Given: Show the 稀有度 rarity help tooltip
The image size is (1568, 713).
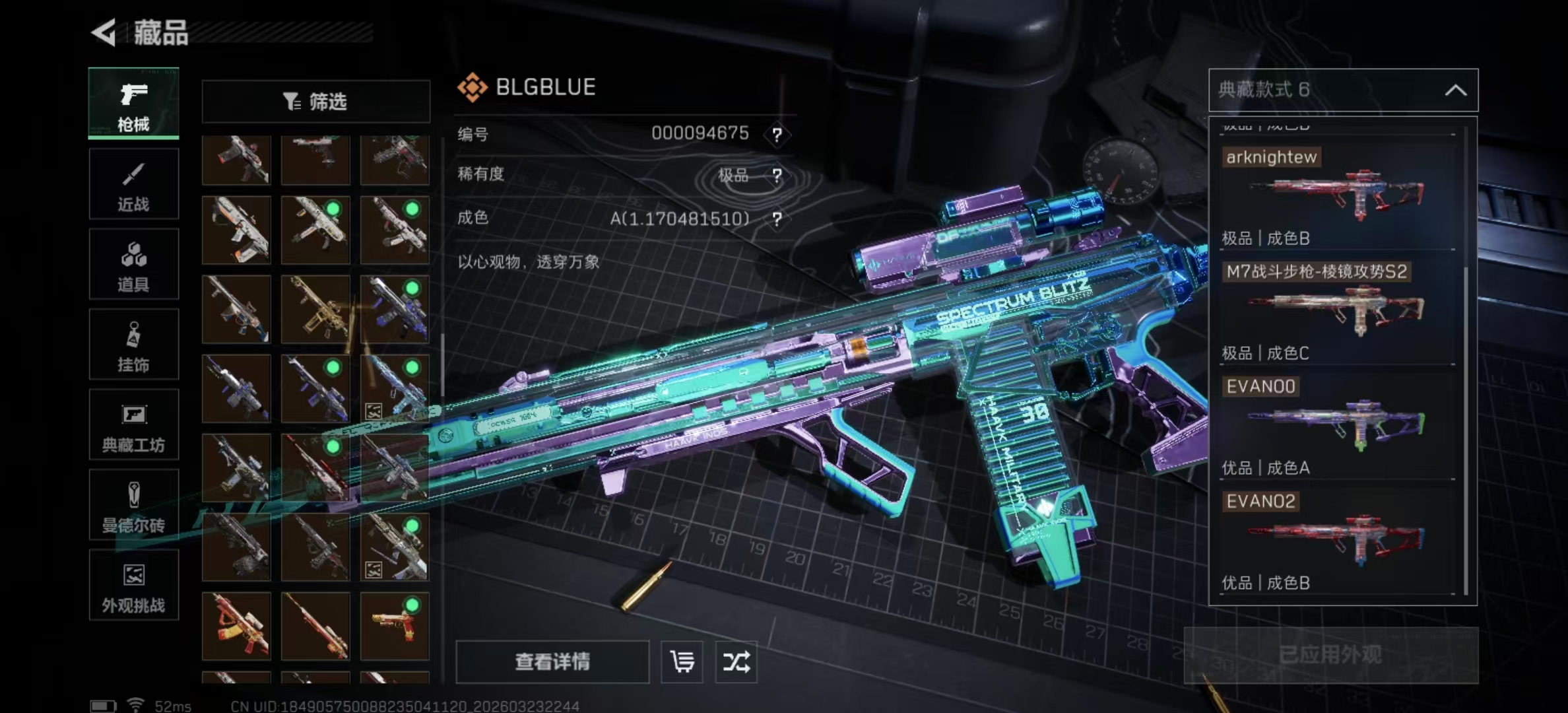Looking at the screenshot, I should pos(777,176).
